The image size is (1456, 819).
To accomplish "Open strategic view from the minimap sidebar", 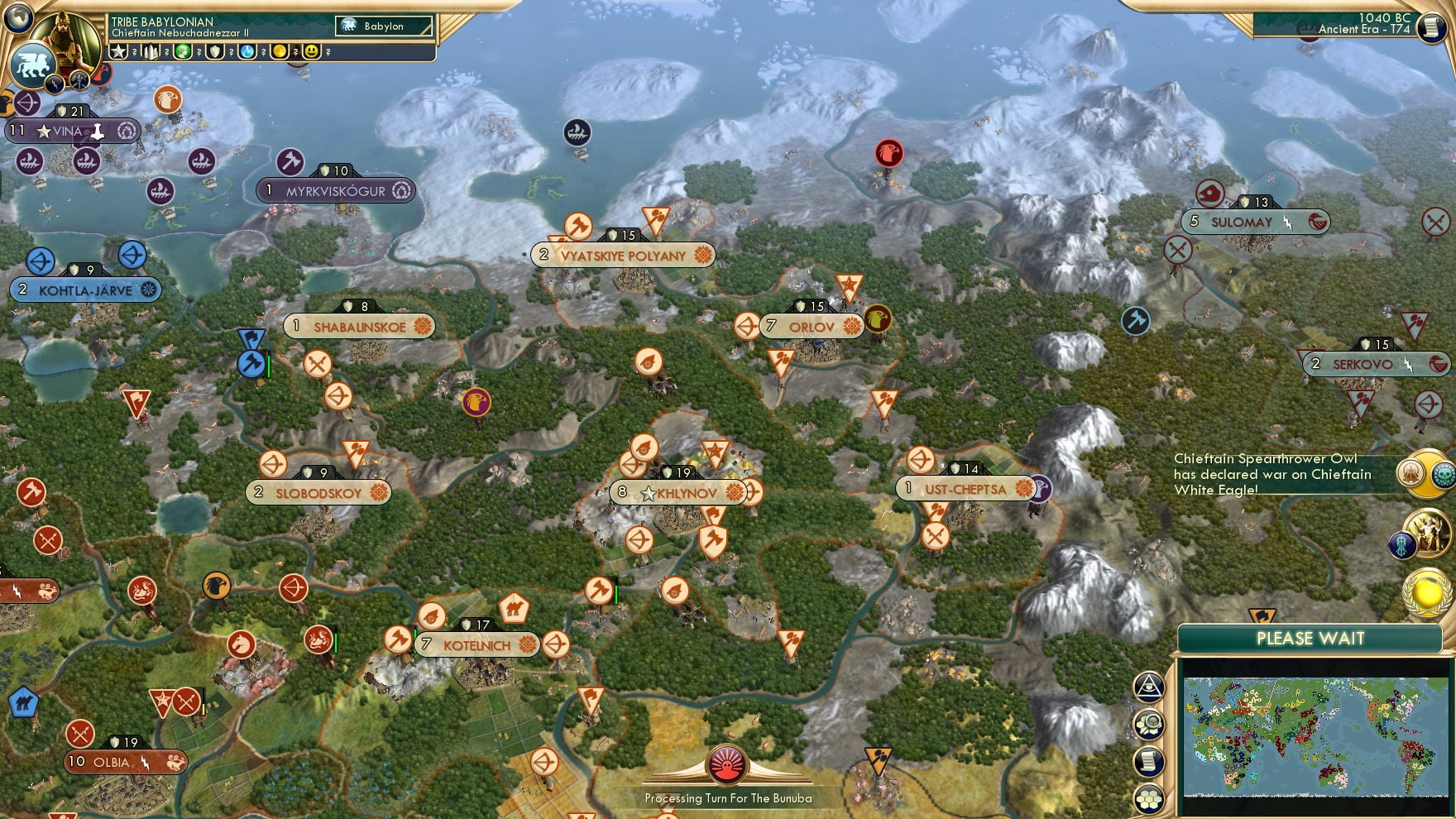I will click(x=1148, y=722).
